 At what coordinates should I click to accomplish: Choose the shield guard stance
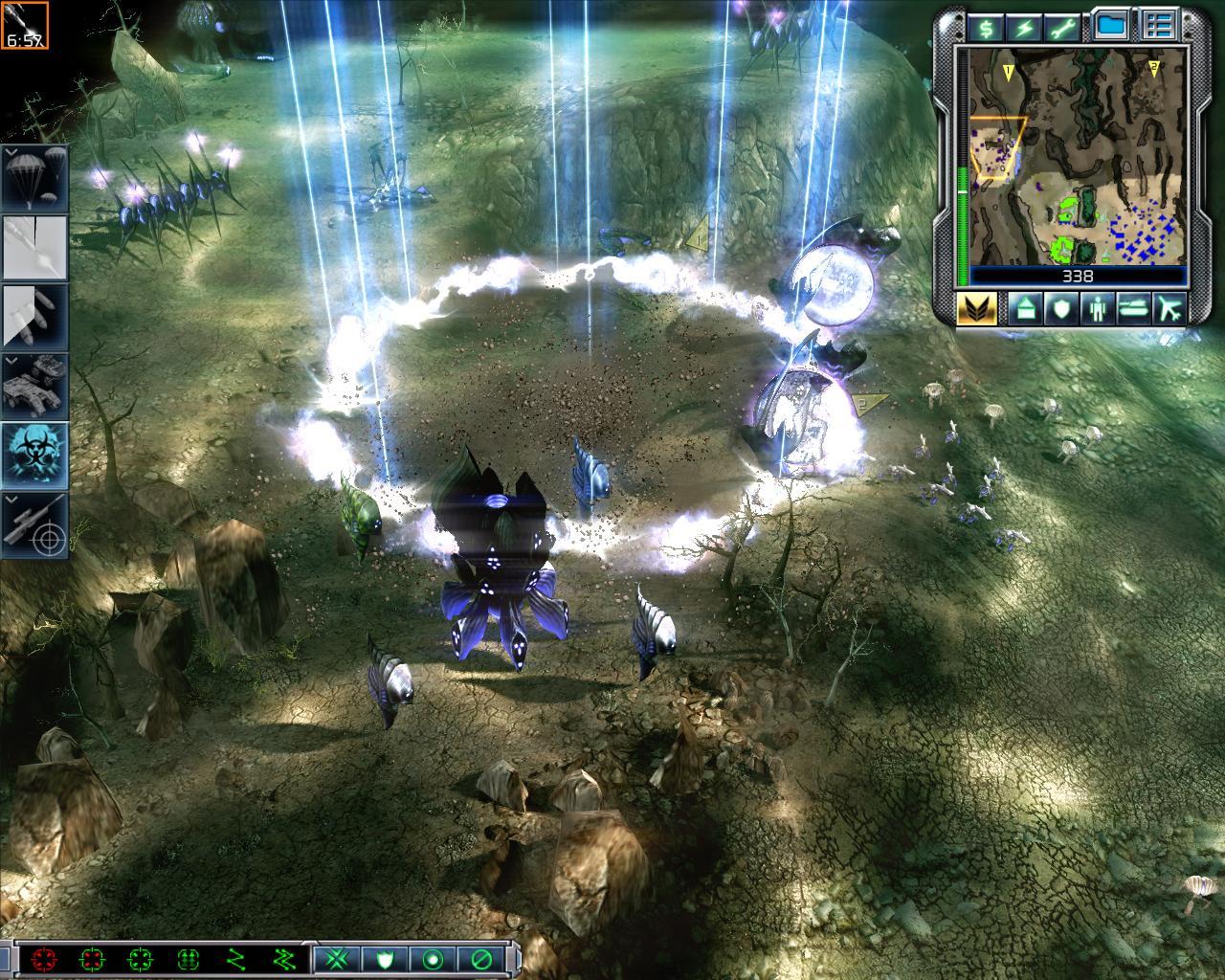(x=387, y=958)
